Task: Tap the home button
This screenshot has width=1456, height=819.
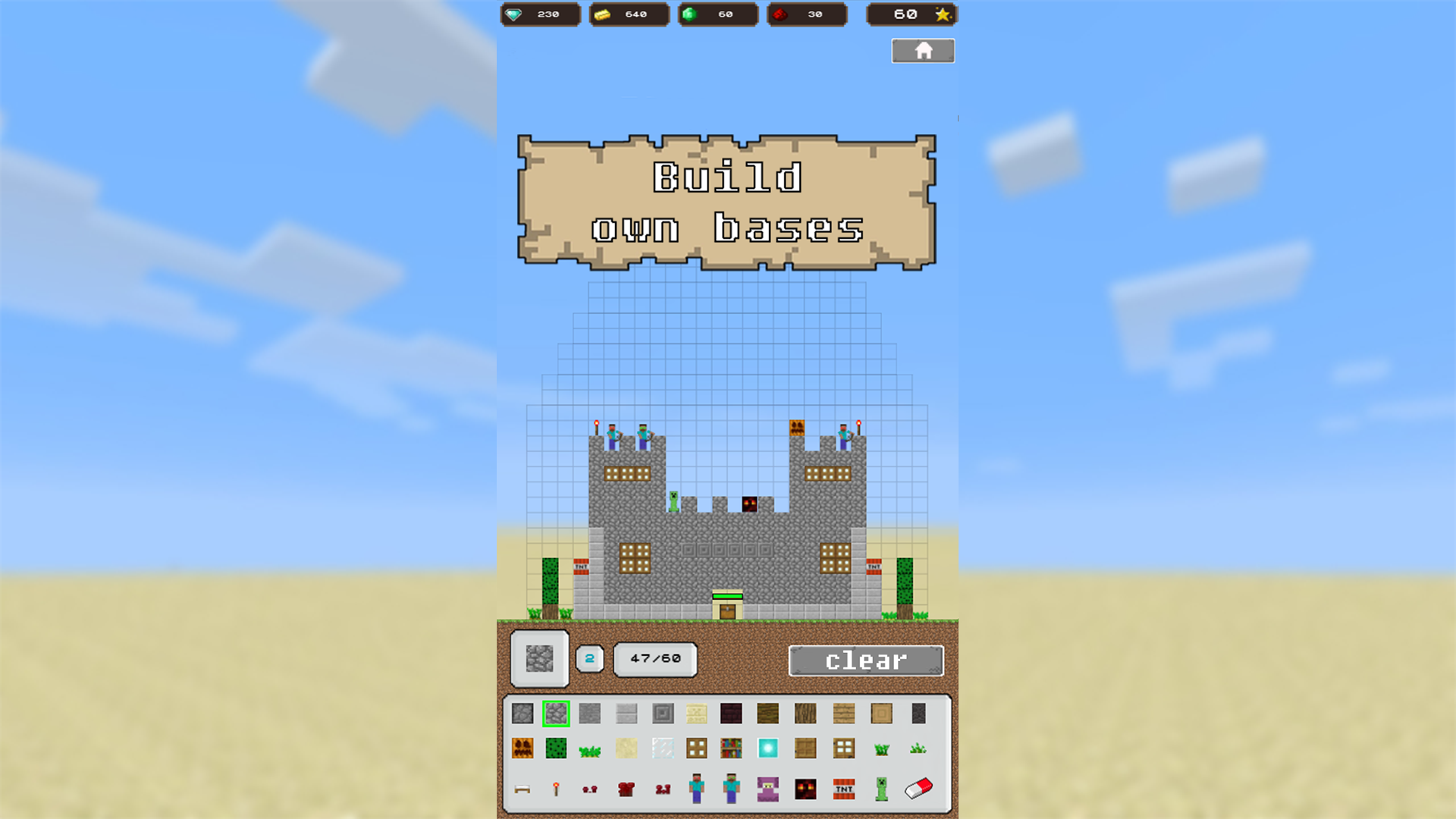Action: 923,50
